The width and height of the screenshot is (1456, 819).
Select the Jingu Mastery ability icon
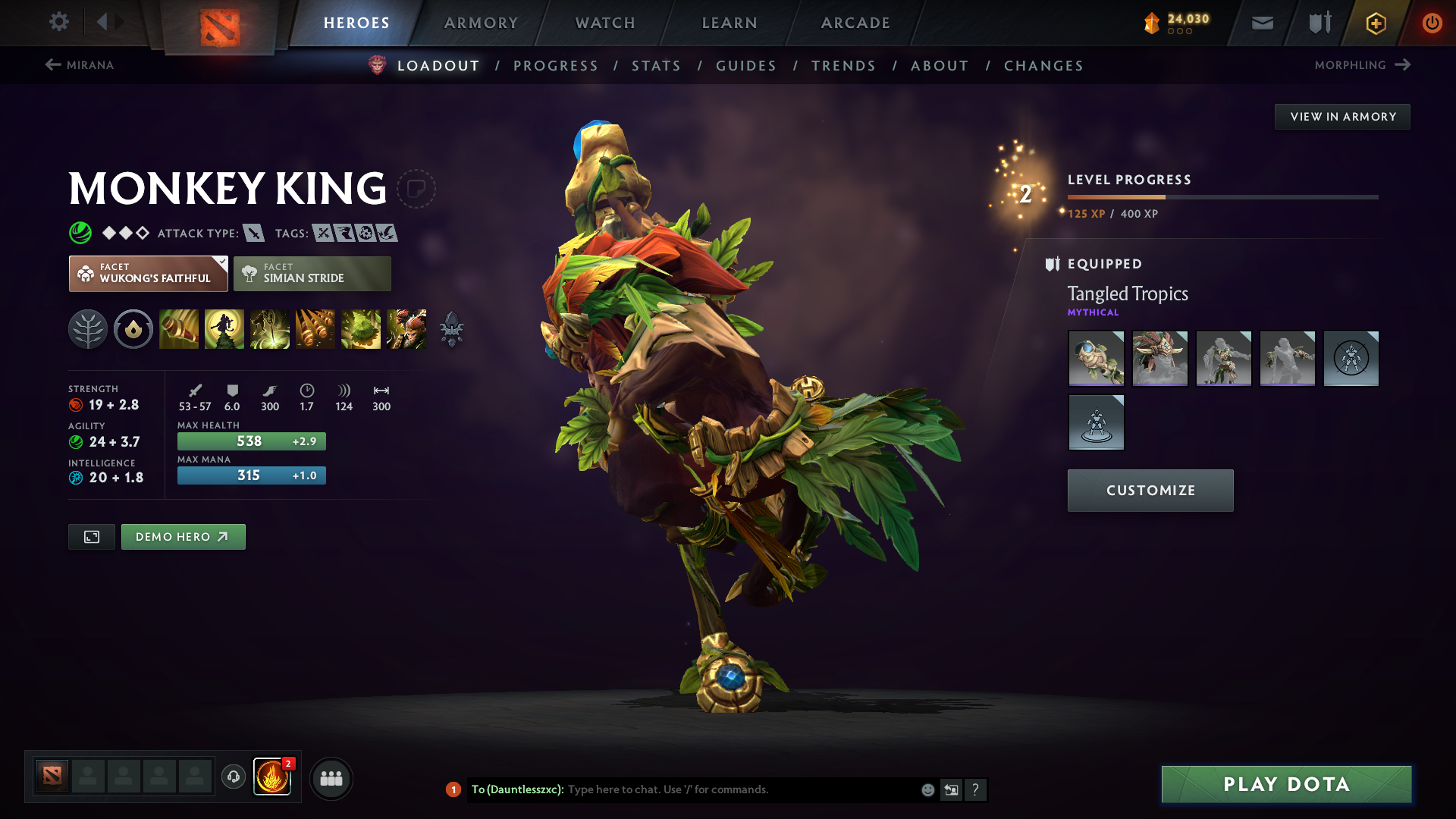pos(315,329)
